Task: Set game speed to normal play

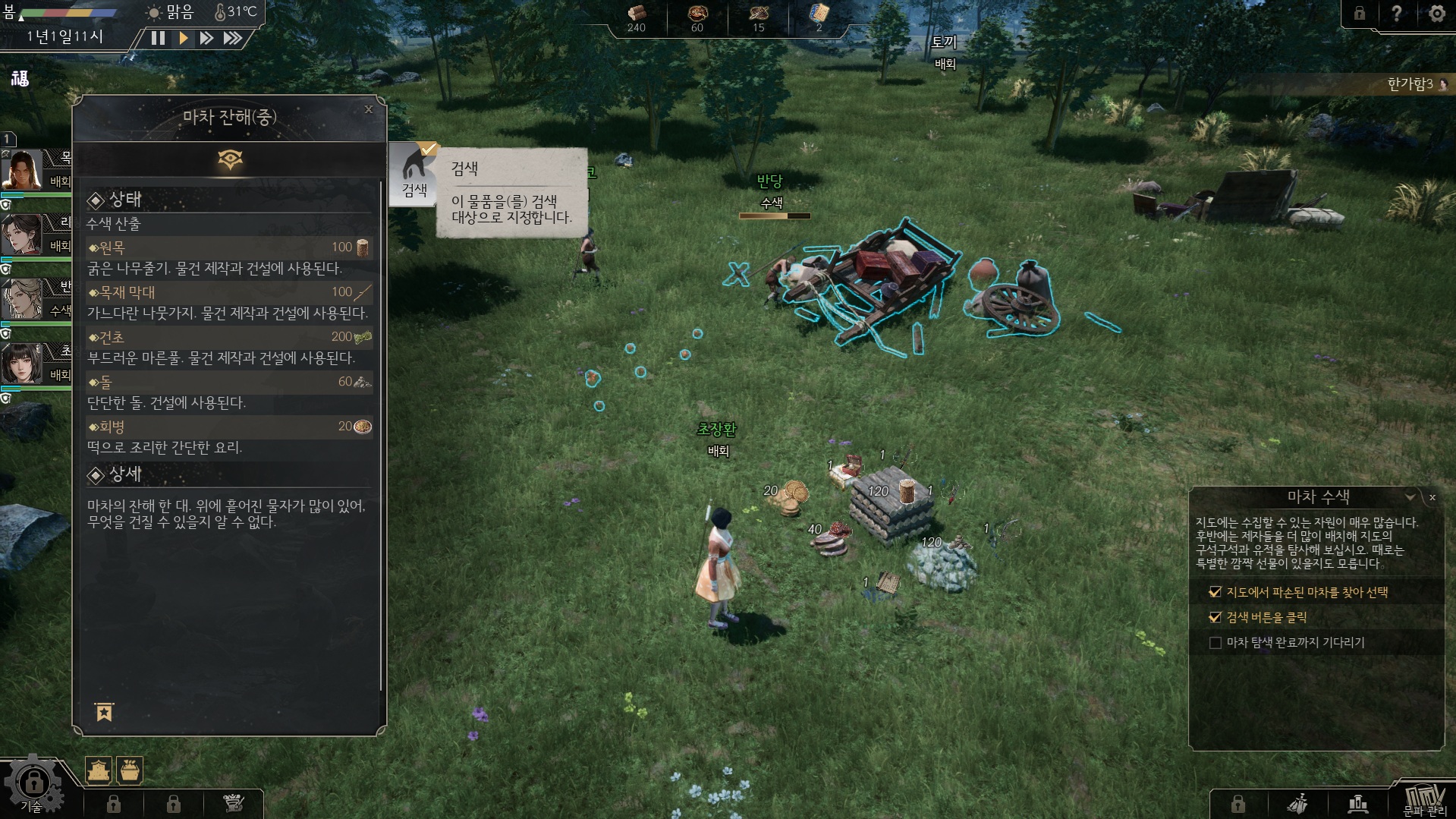Action: (183, 38)
